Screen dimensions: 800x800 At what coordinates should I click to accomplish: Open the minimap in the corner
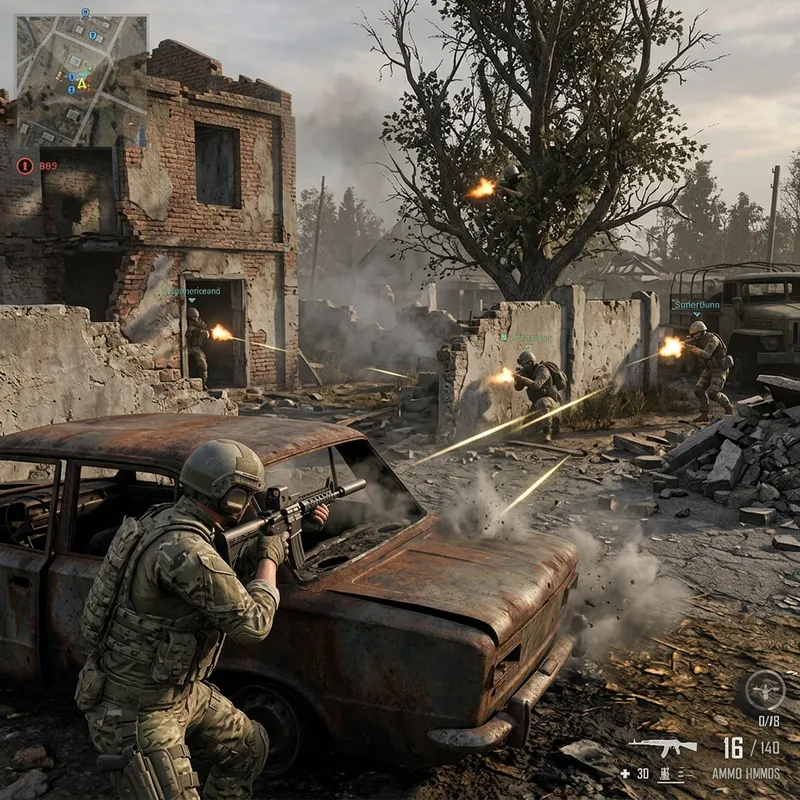[x=80, y=78]
